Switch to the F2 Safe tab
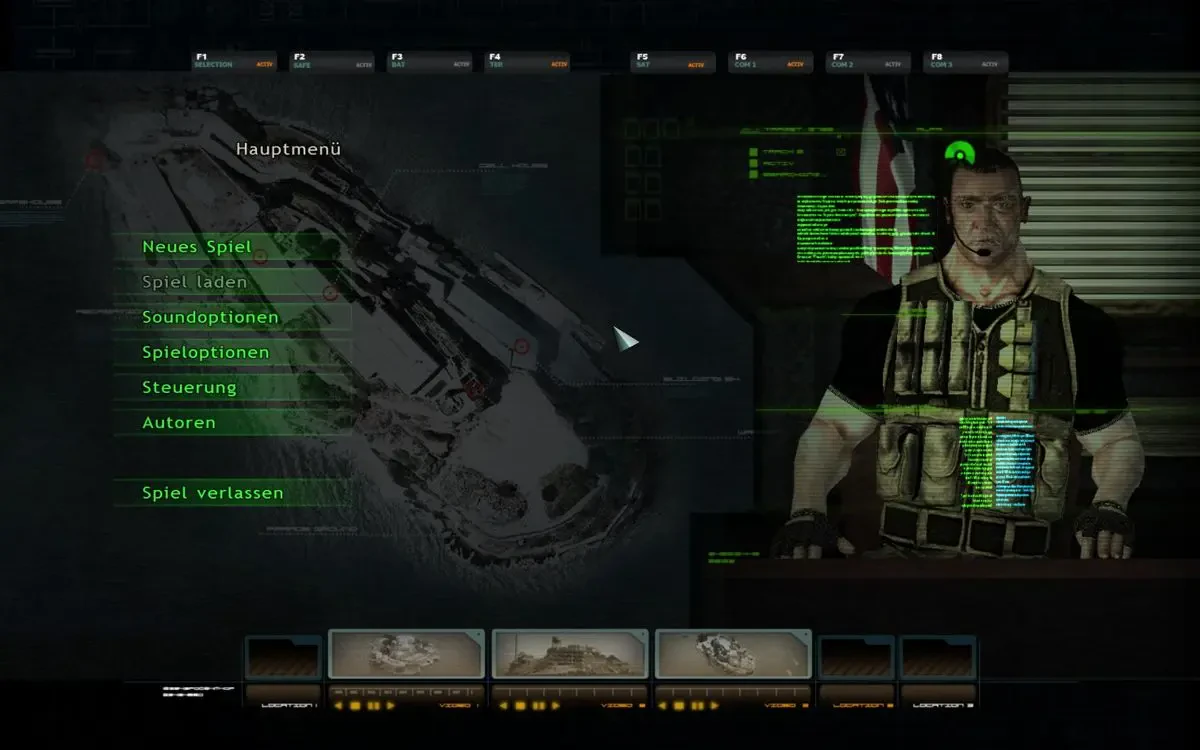The width and height of the screenshot is (1200, 750). 331,61
